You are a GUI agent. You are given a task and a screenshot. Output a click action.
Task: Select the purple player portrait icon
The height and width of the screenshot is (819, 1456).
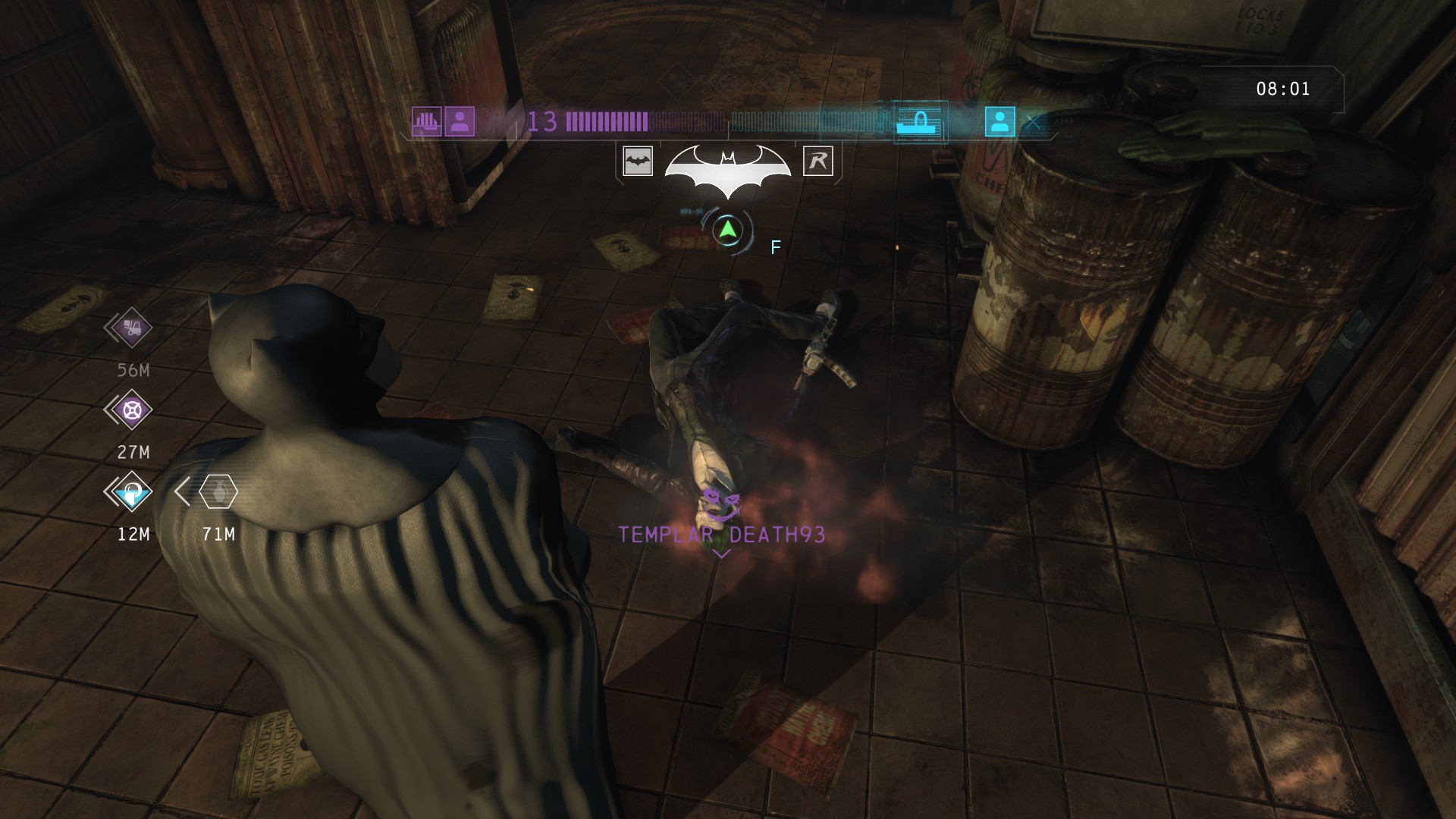click(x=460, y=121)
